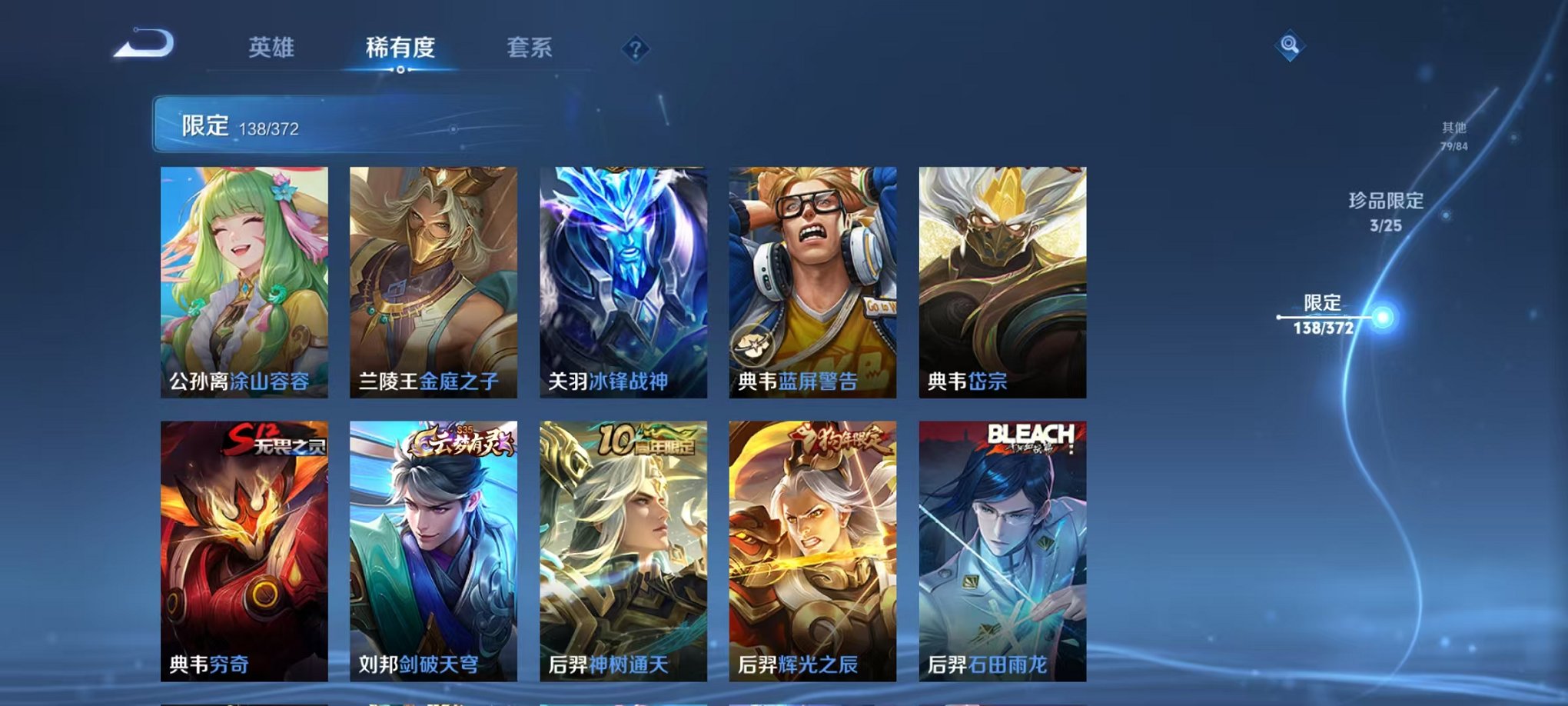
Task: Expand the 稀有度 tab indicator marker
Action: click(x=400, y=71)
